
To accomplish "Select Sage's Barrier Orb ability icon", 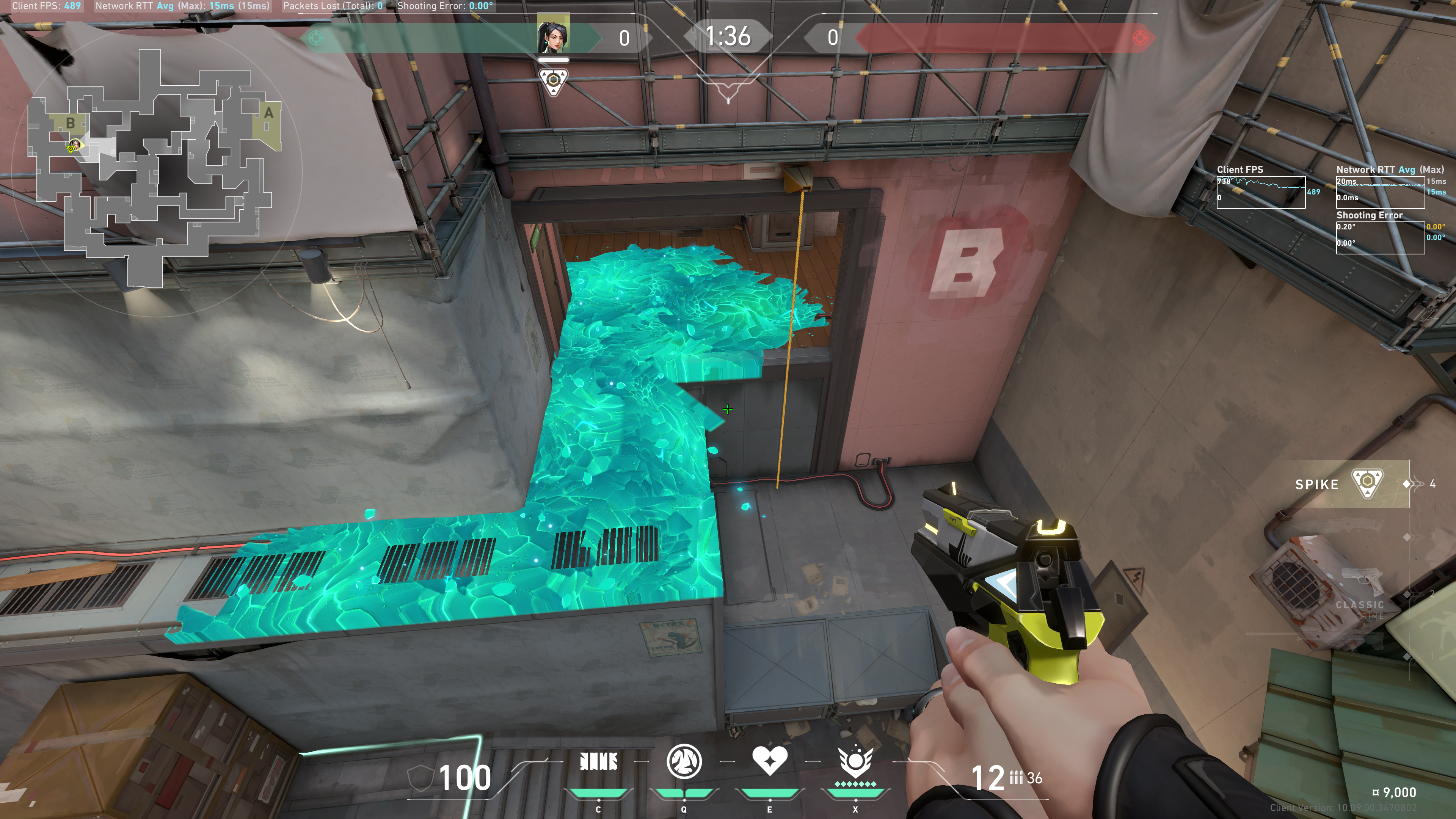I will [598, 762].
